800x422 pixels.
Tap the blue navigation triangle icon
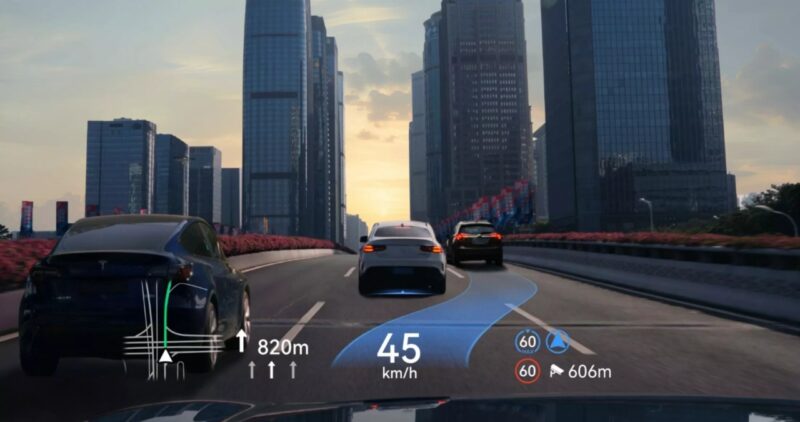(555, 342)
